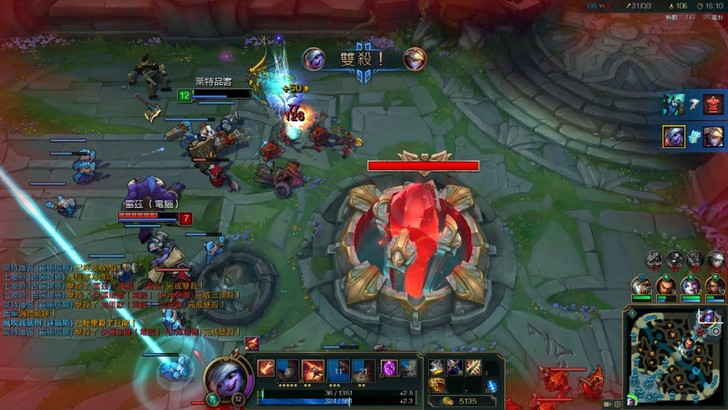Use the blue Farsight trinket

tap(491, 385)
